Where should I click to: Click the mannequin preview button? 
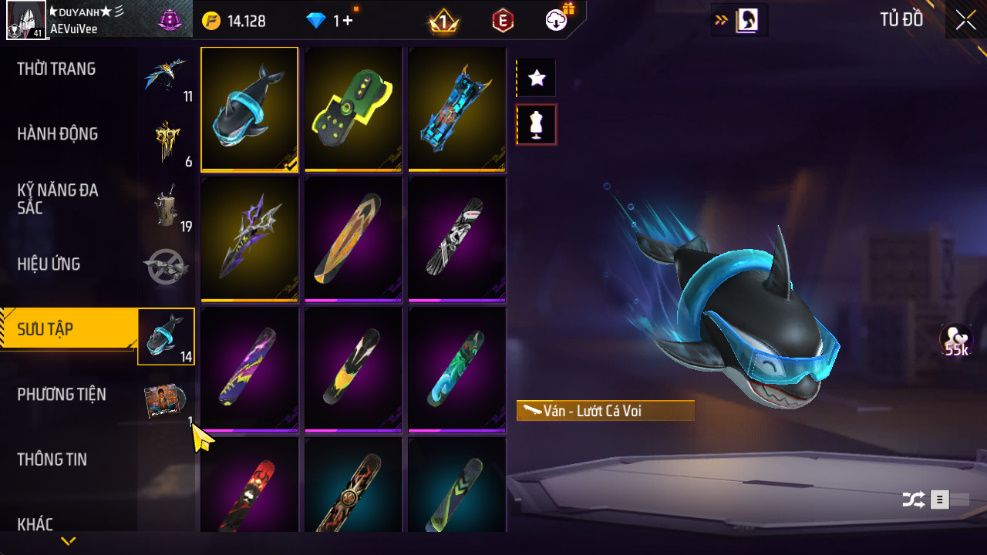pos(536,125)
